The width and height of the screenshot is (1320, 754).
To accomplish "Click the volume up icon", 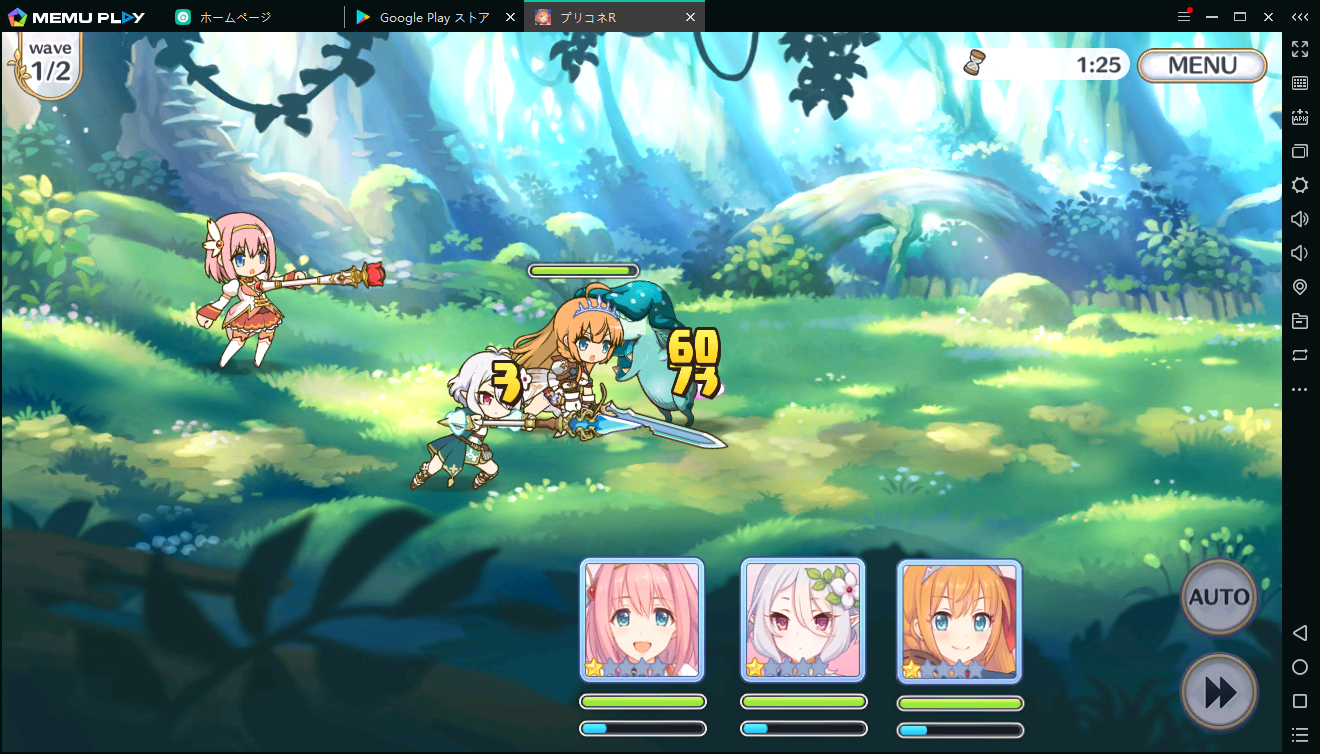I will tap(1300, 219).
